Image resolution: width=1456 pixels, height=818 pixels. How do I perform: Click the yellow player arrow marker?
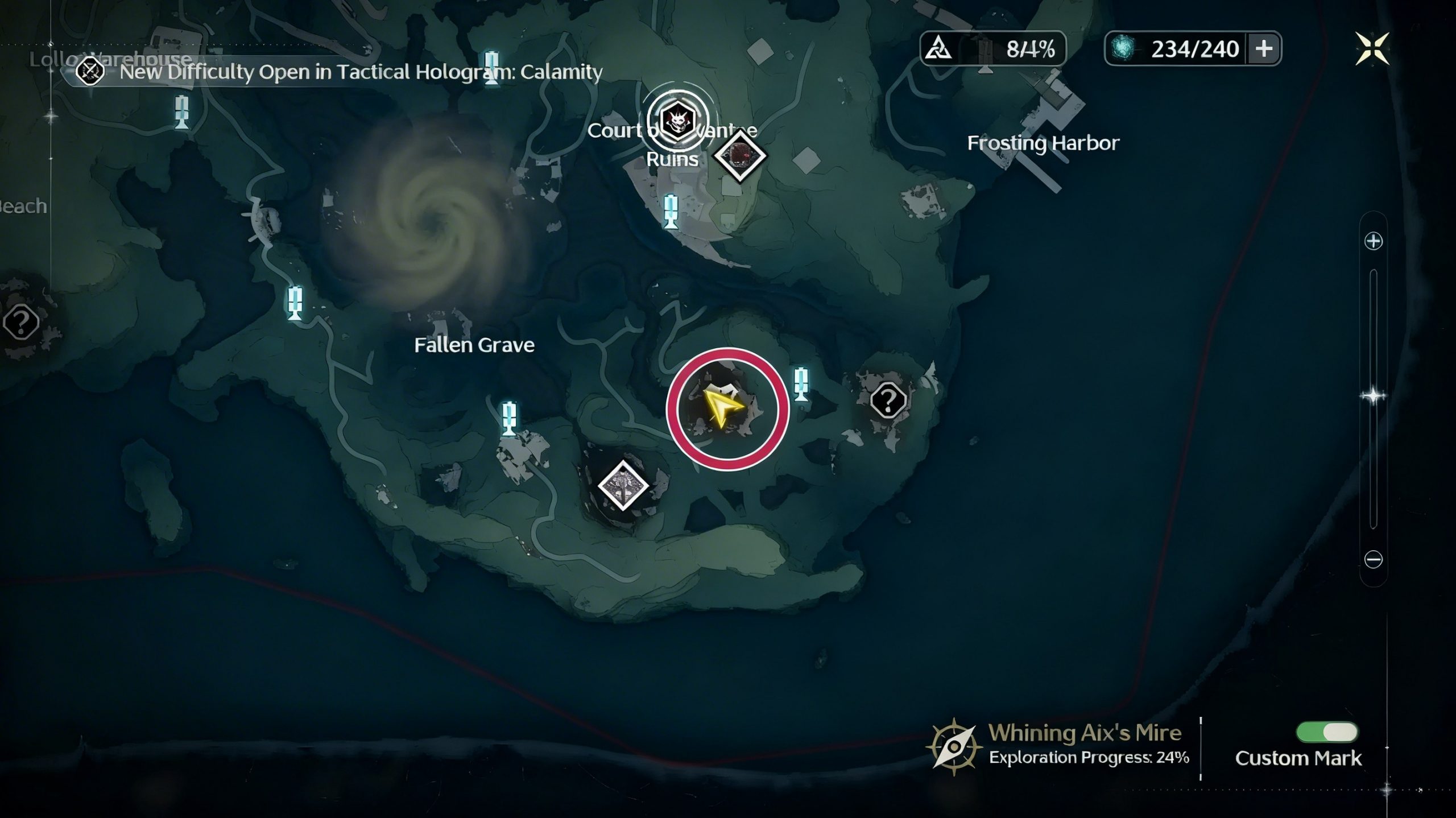[x=722, y=407]
